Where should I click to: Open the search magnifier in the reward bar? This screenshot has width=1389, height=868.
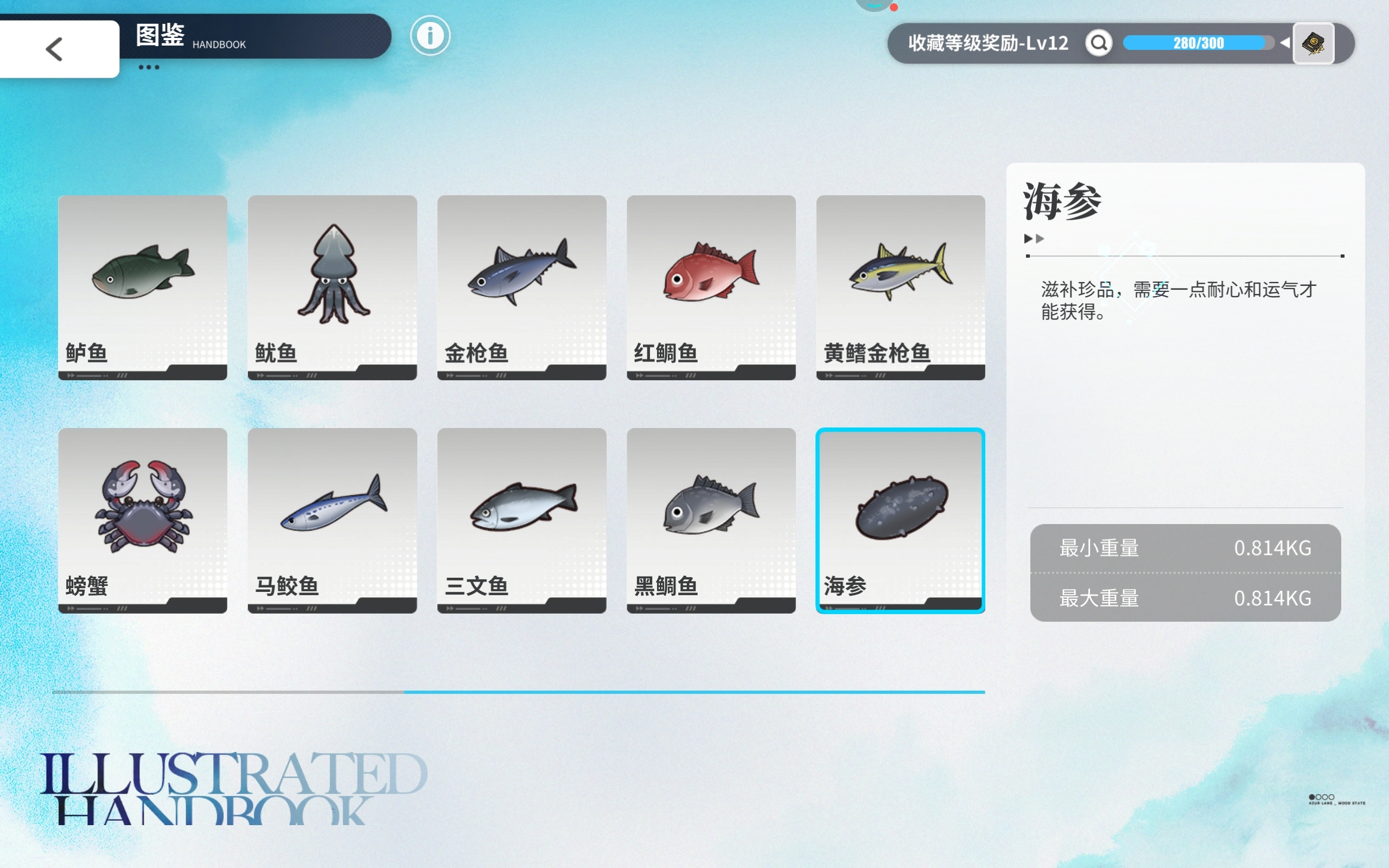(x=1098, y=42)
